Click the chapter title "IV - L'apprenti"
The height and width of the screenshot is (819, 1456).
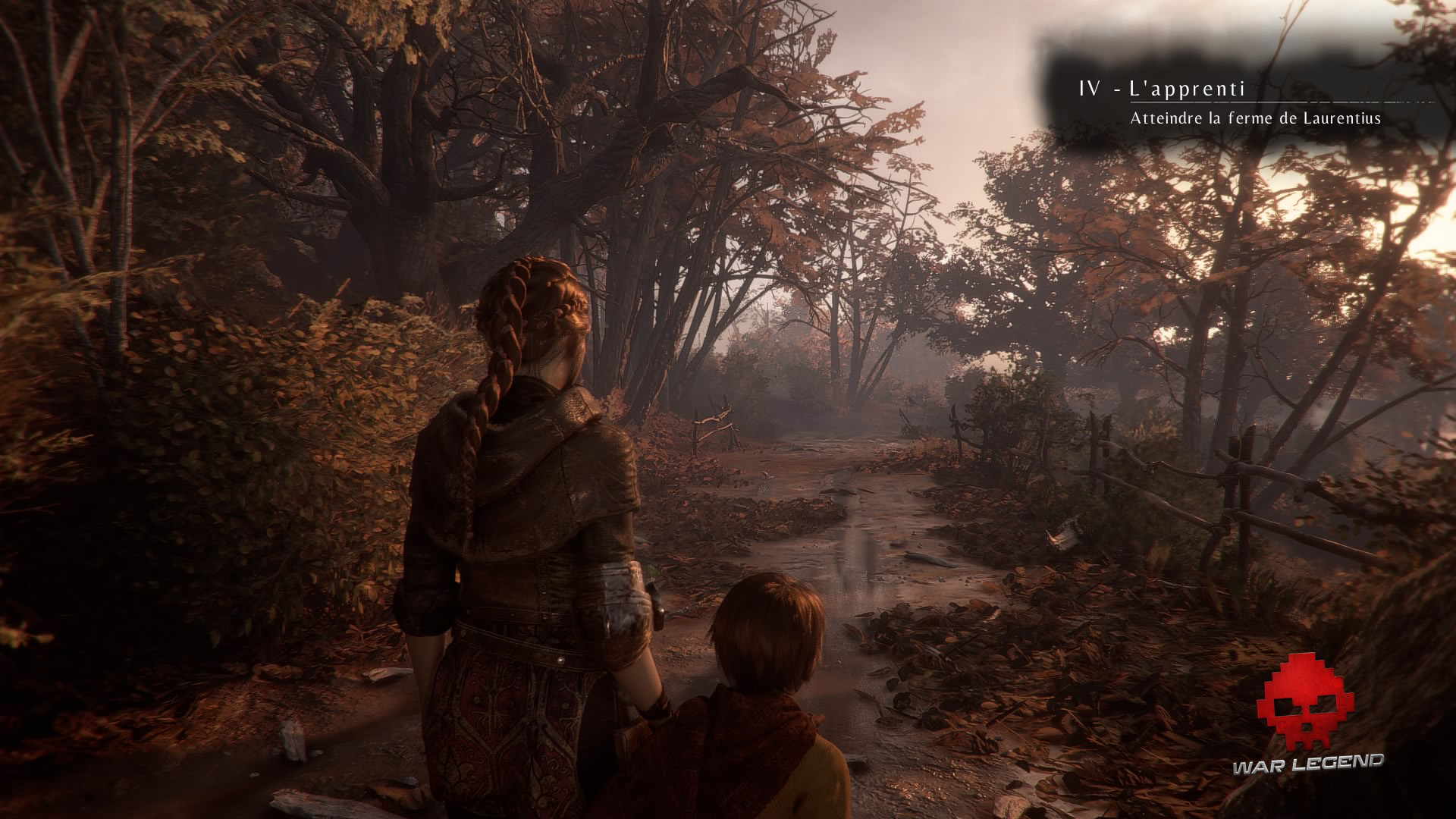coord(1162,89)
